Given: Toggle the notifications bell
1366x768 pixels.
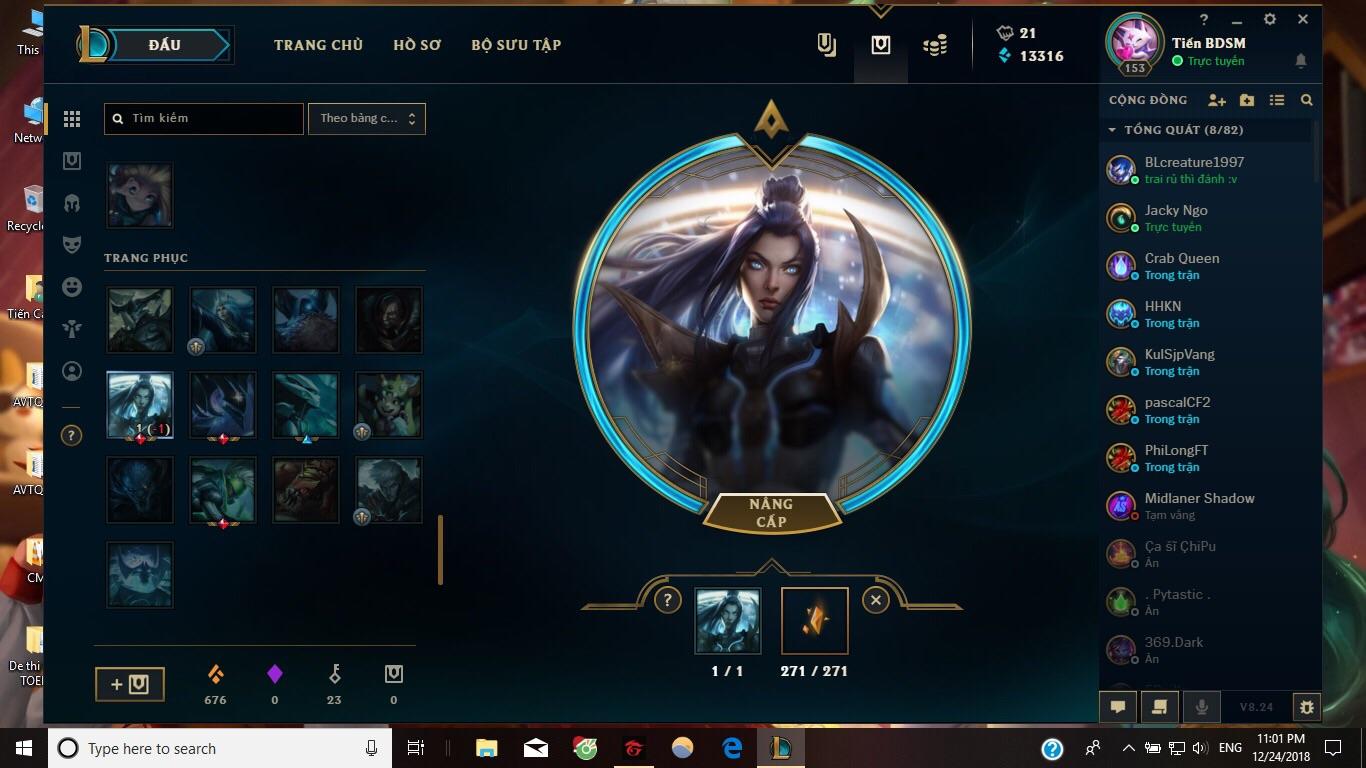Looking at the screenshot, I should point(1301,61).
